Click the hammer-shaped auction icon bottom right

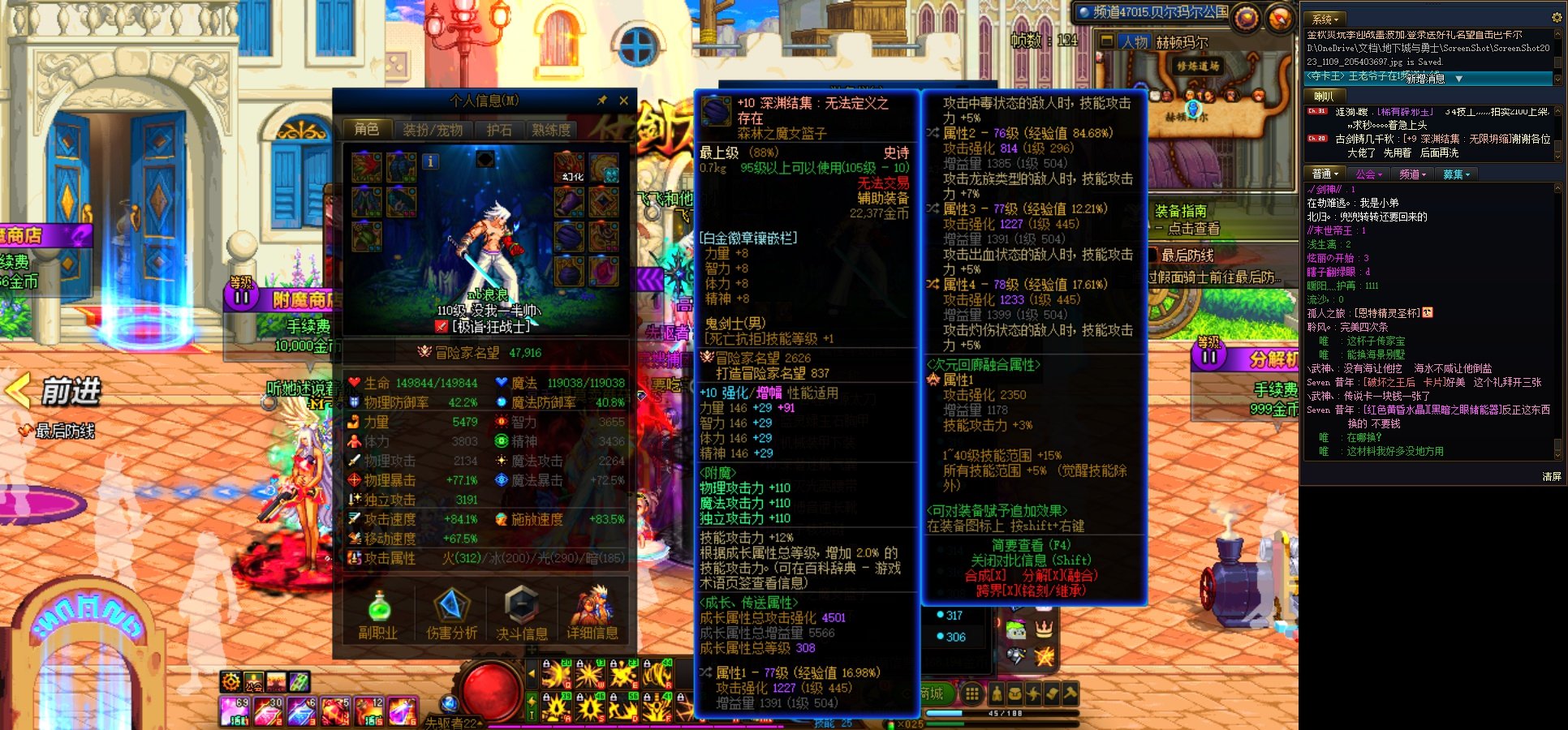(x=1070, y=693)
